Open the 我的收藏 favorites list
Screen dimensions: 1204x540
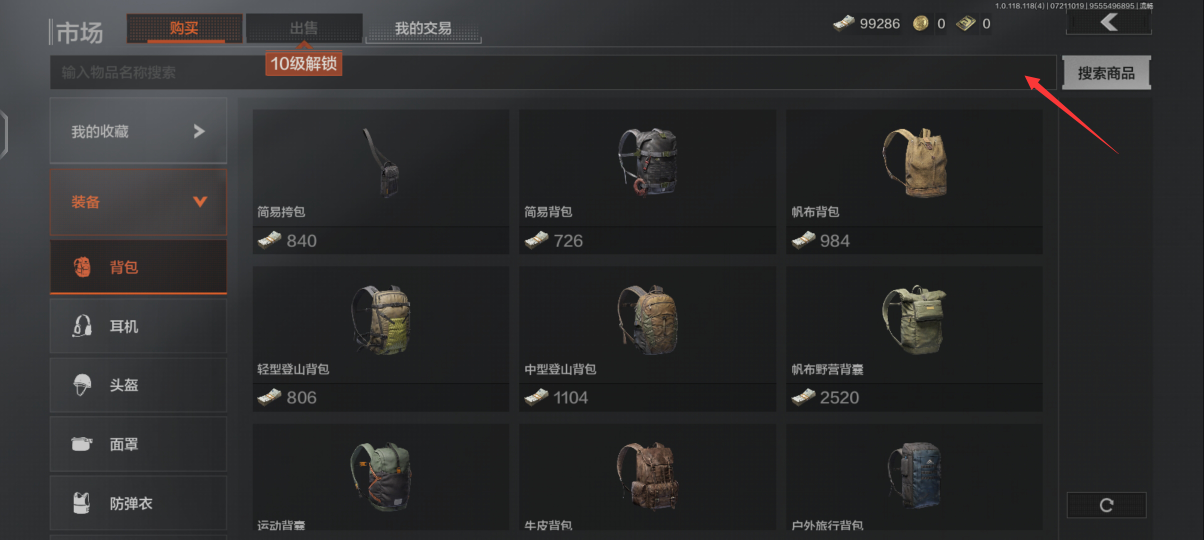[138, 131]
